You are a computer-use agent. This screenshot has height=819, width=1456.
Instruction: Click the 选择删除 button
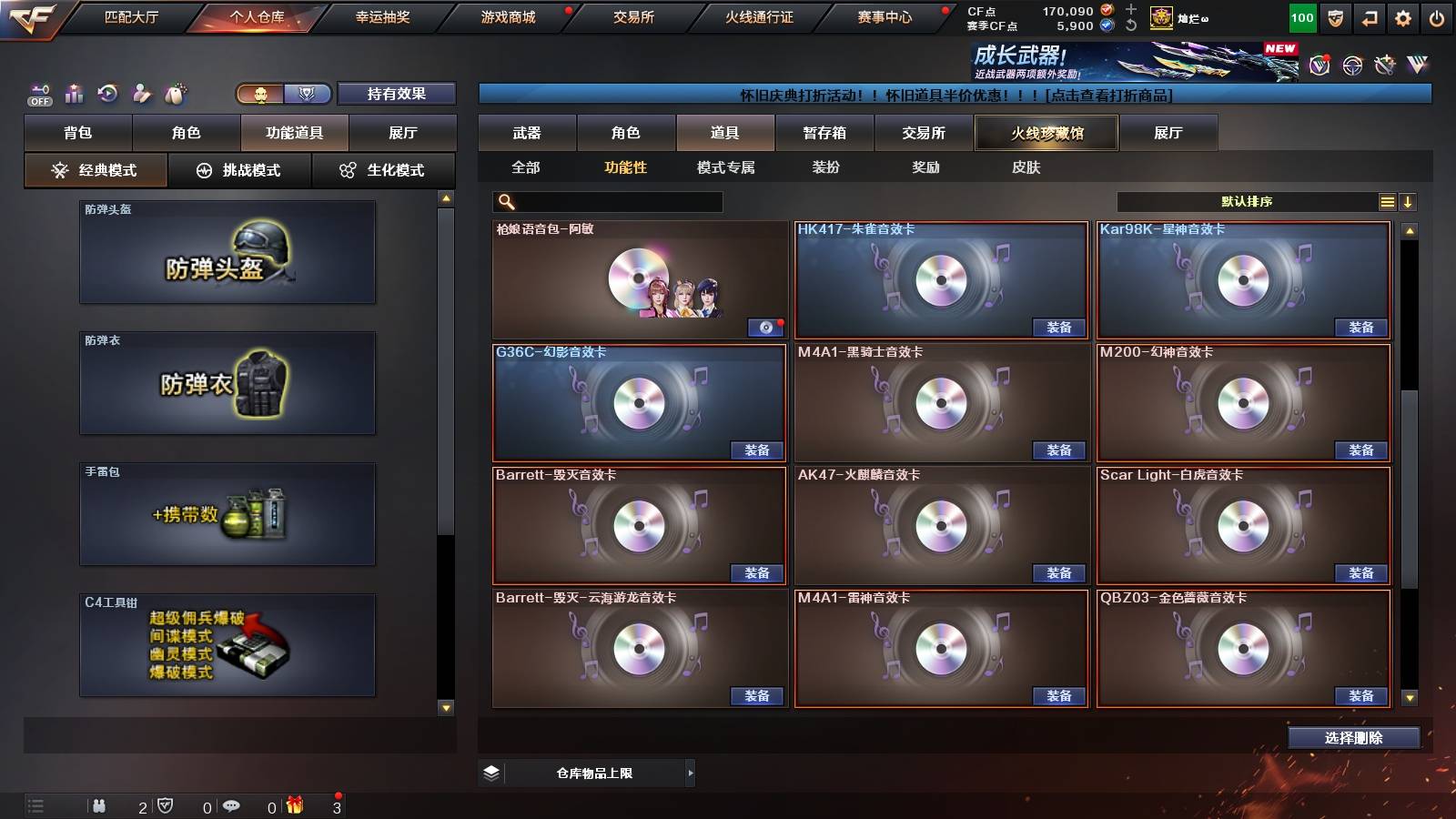(1353, 738)
